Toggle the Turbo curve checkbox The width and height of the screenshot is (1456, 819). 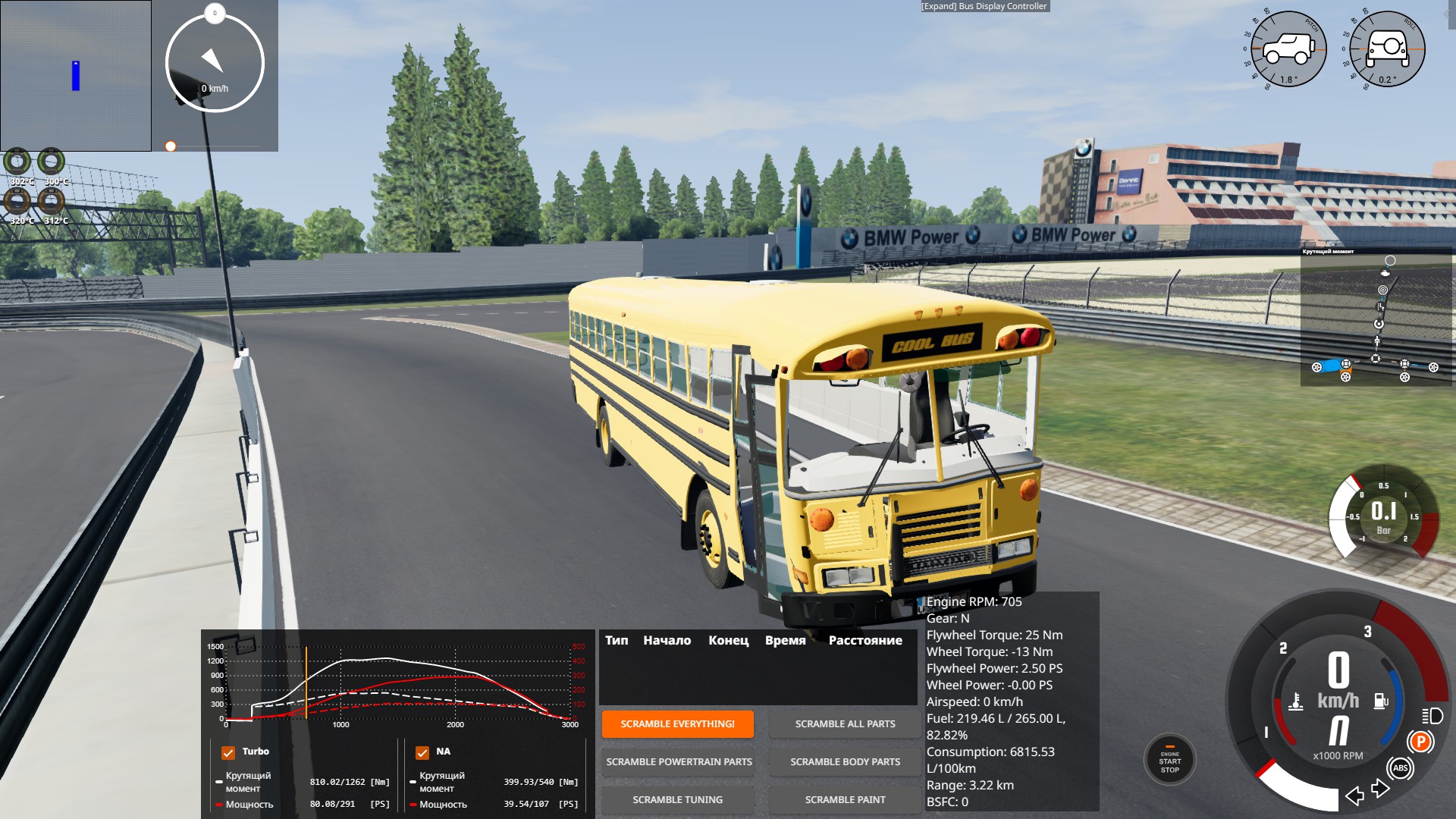pyautogui.click(x=228, y=752)
